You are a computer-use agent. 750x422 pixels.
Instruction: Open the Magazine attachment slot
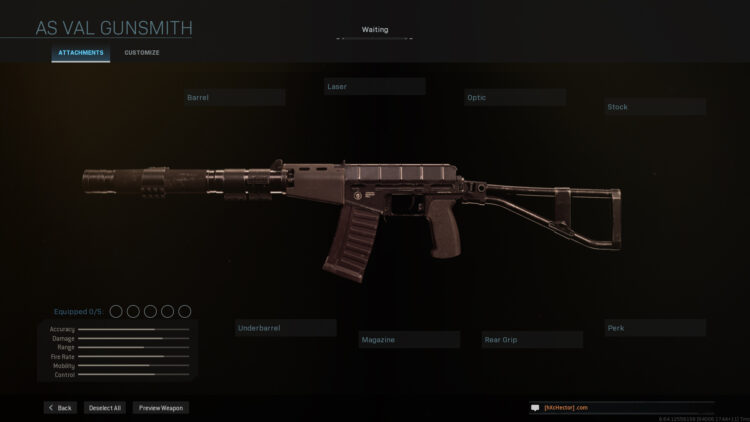point(410,340)
